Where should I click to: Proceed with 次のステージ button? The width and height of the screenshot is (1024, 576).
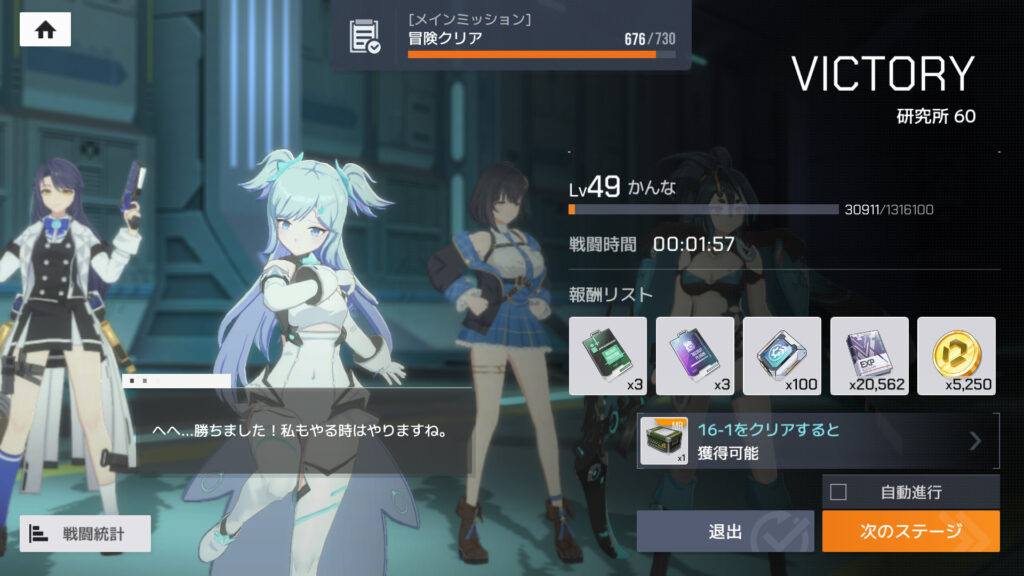910,531
